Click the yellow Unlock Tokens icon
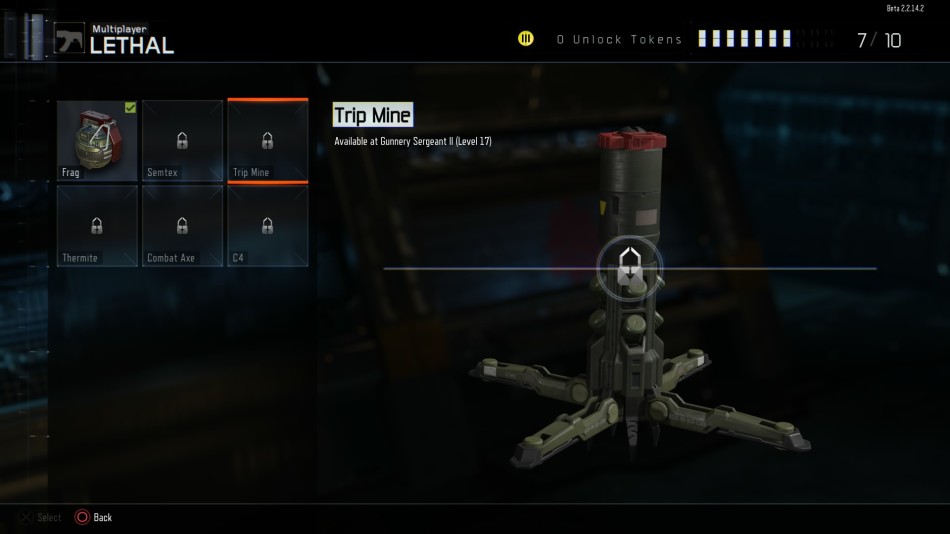 pyautogui.click(x=526, y=39)
